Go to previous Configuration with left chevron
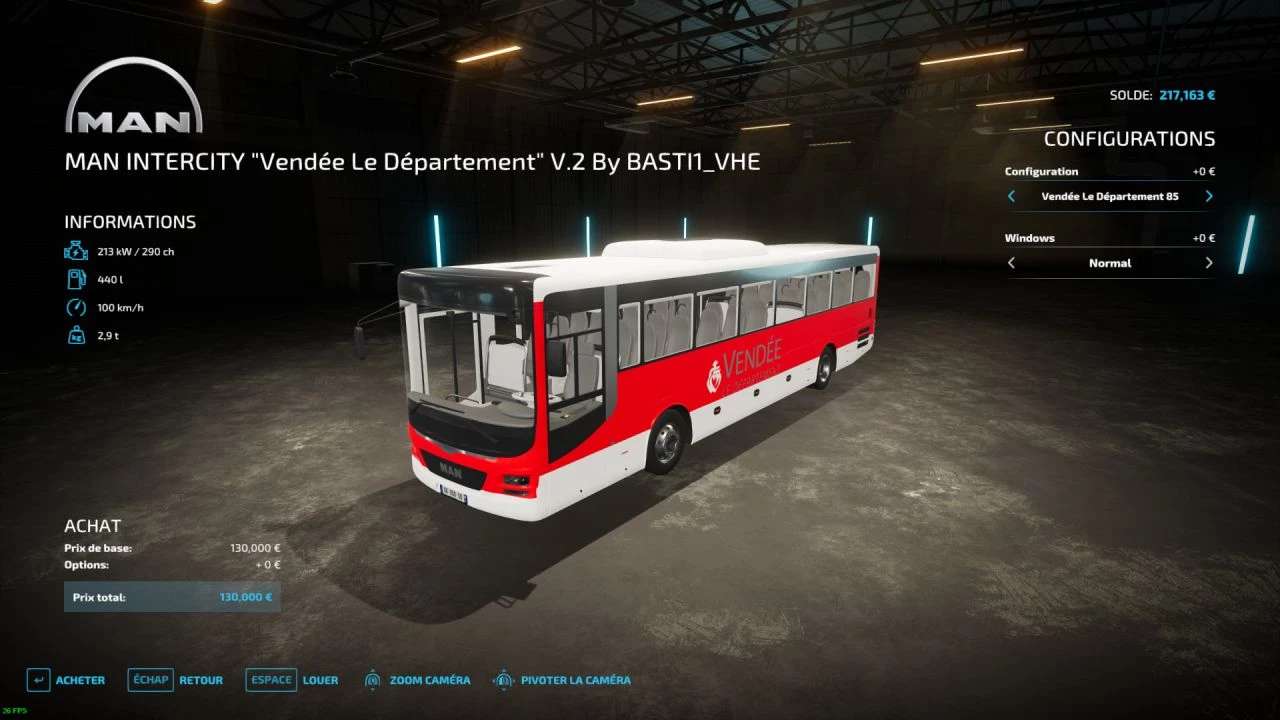Viewport: 1280px width, 720px height. [1011, 196]
